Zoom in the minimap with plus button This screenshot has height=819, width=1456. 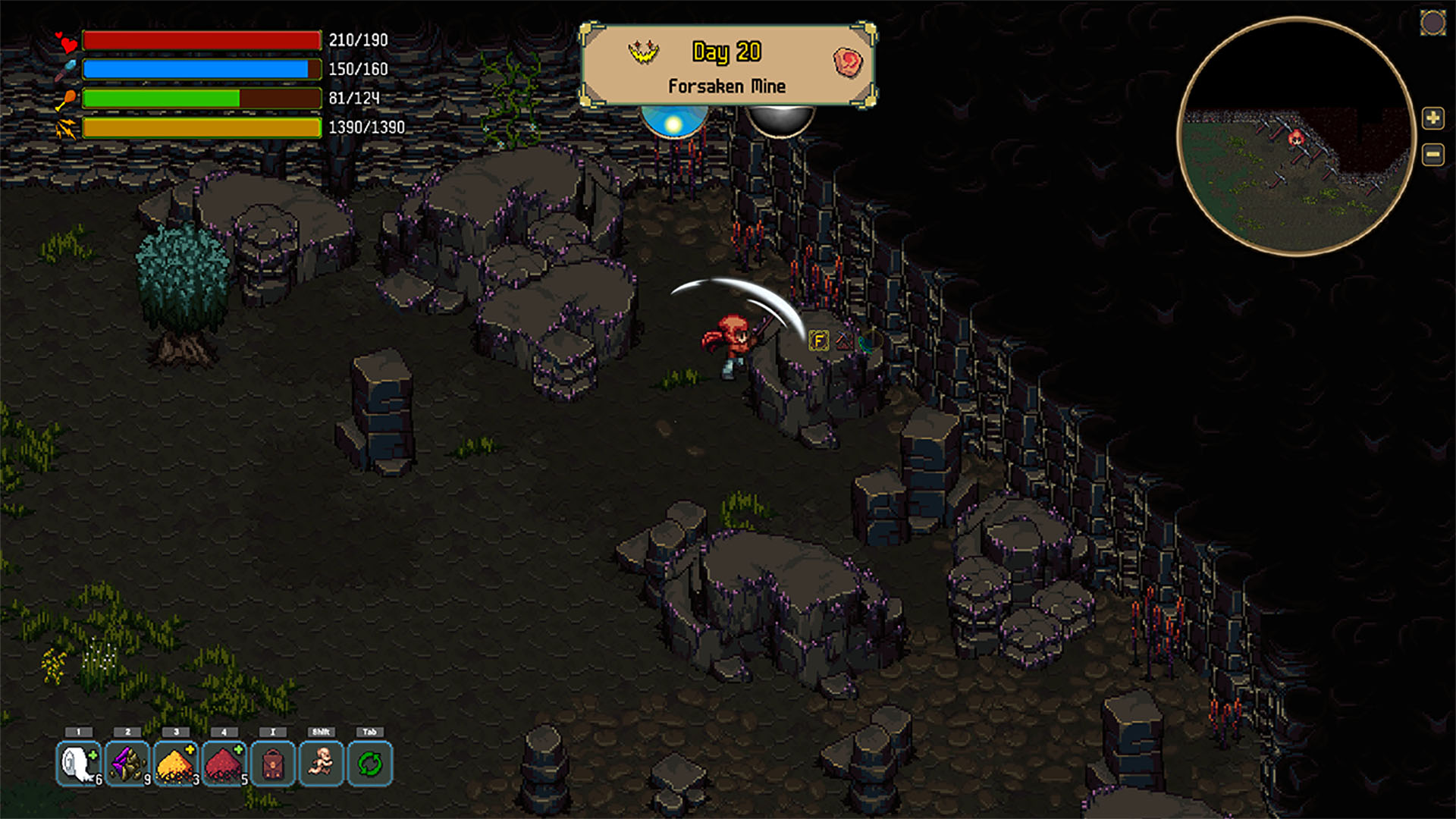tap(1432, 118)
